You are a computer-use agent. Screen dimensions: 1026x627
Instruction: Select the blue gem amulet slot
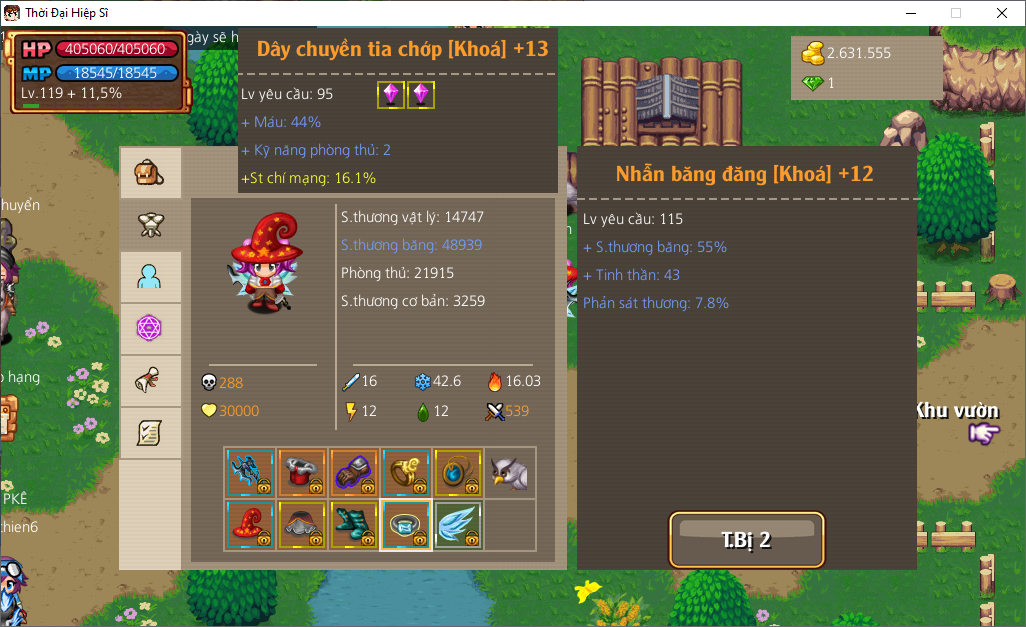458,472
